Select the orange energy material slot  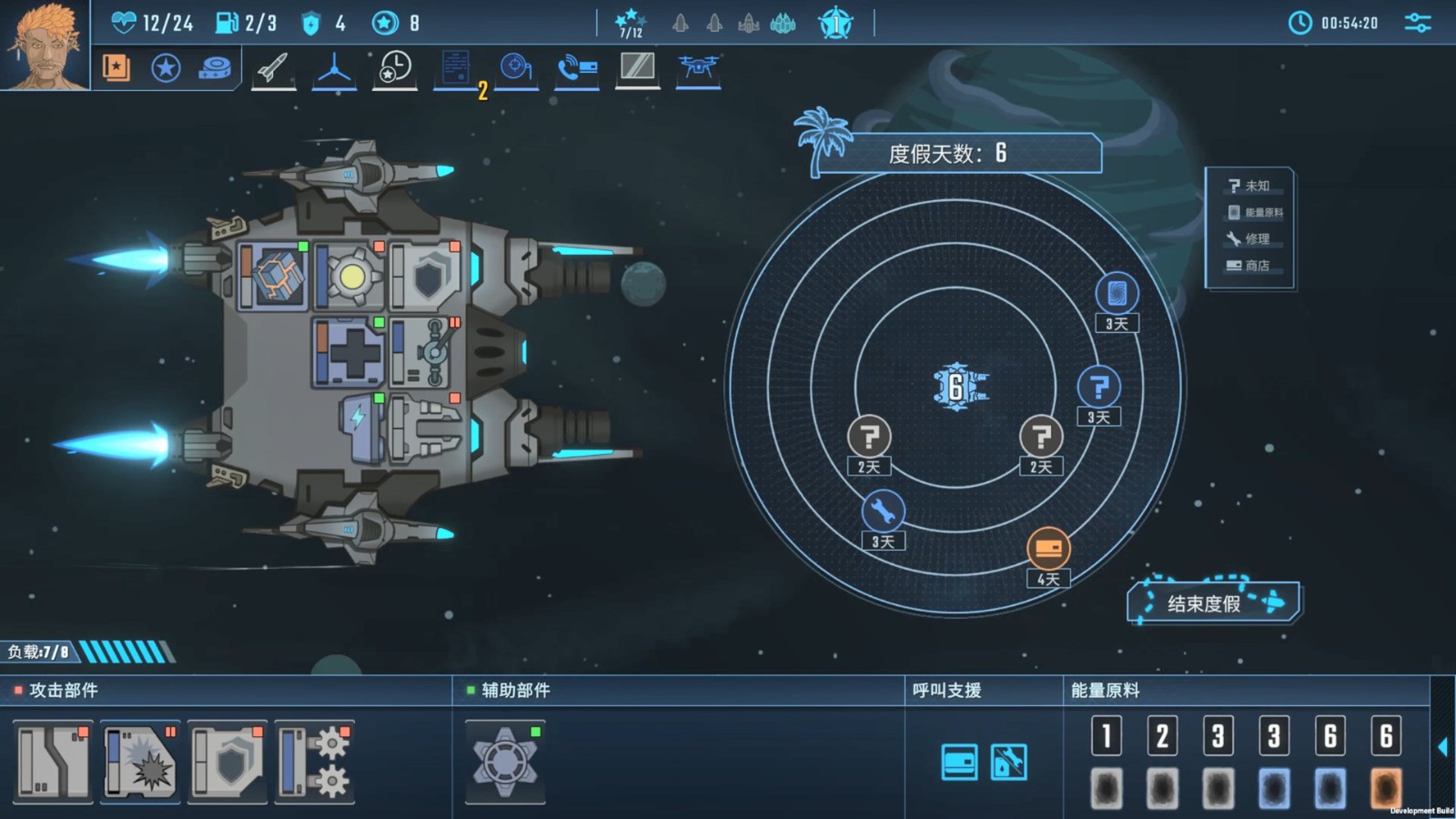click(1386, 788)
